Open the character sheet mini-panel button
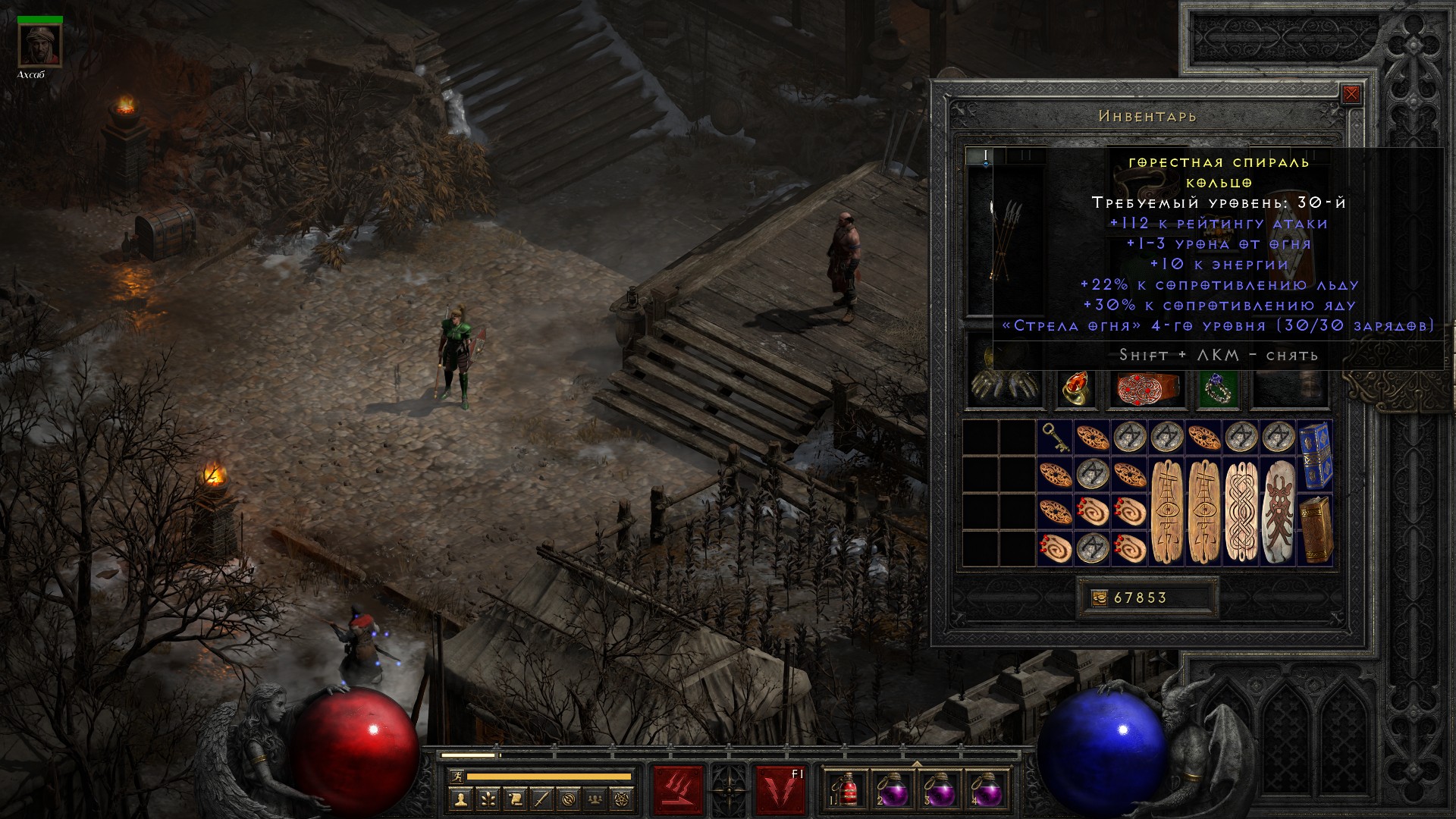 point(460,799)
